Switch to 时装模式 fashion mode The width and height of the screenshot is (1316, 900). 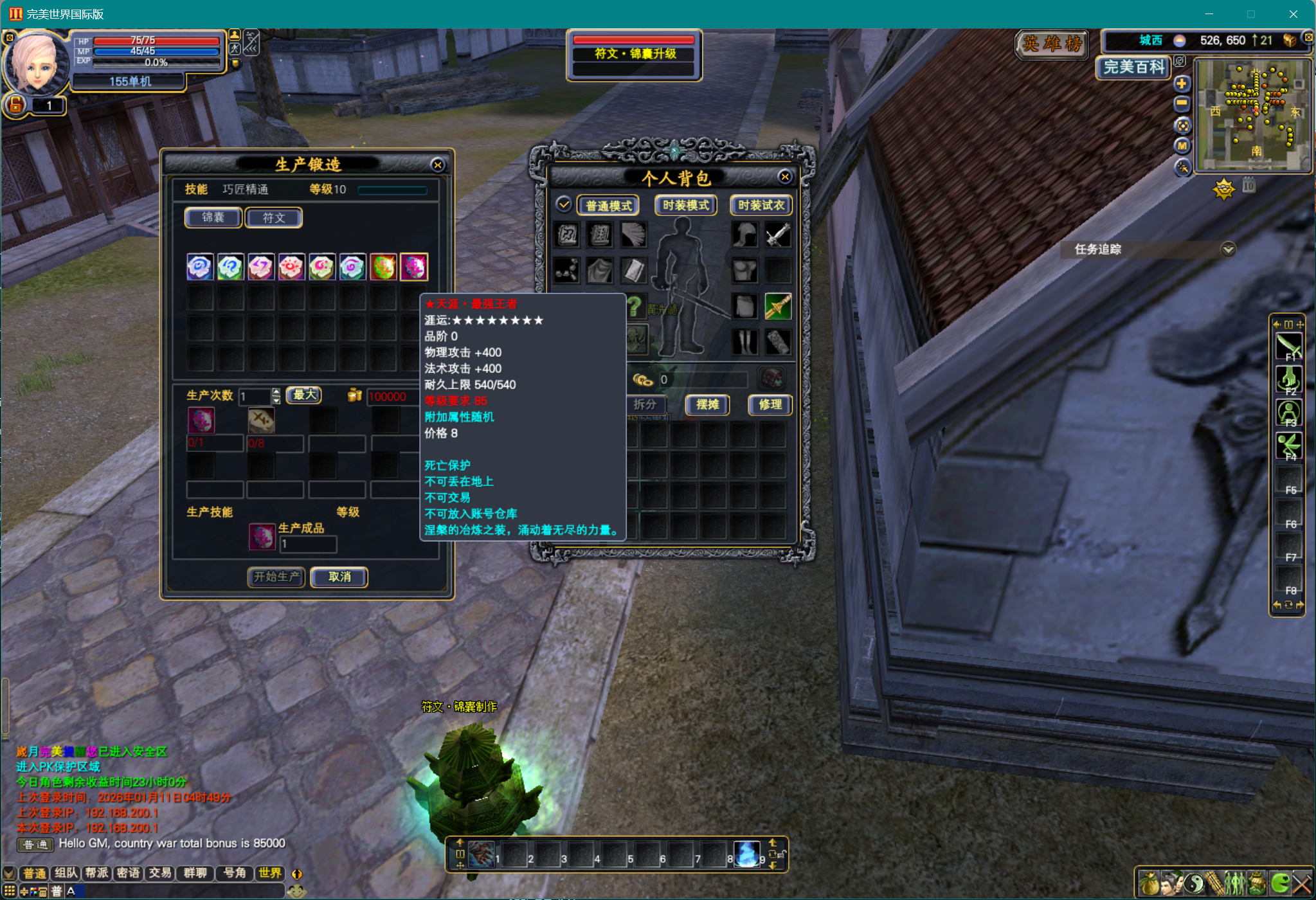click(685, 205)
